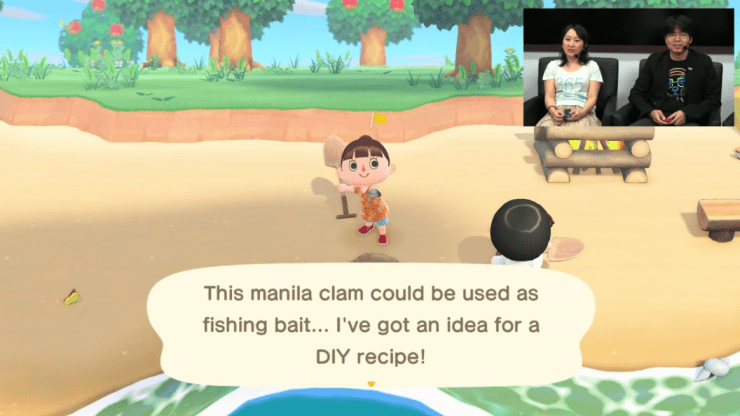This screenshot has width=740, height=416.
Task: Click the yellow continue arrow under the dialogue
Action: pos(371,385)
